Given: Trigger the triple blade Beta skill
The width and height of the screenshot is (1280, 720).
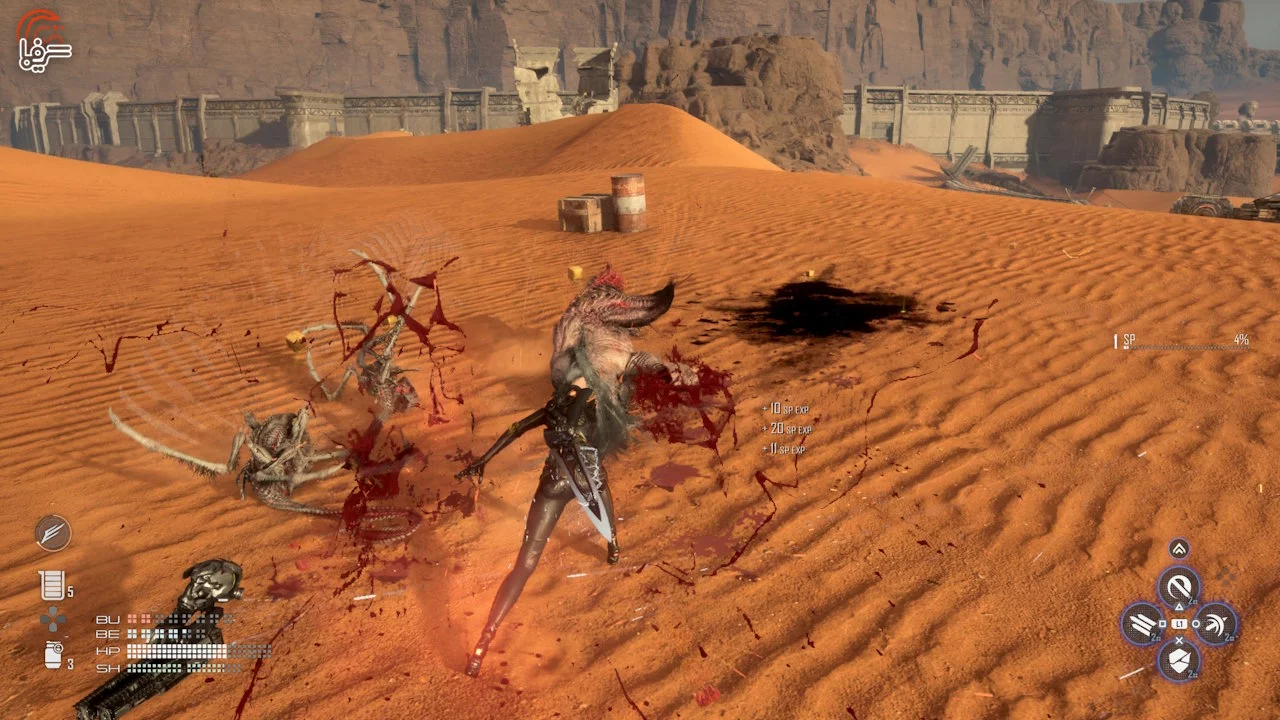Looking at the screenshot, I should point(1141,623).
